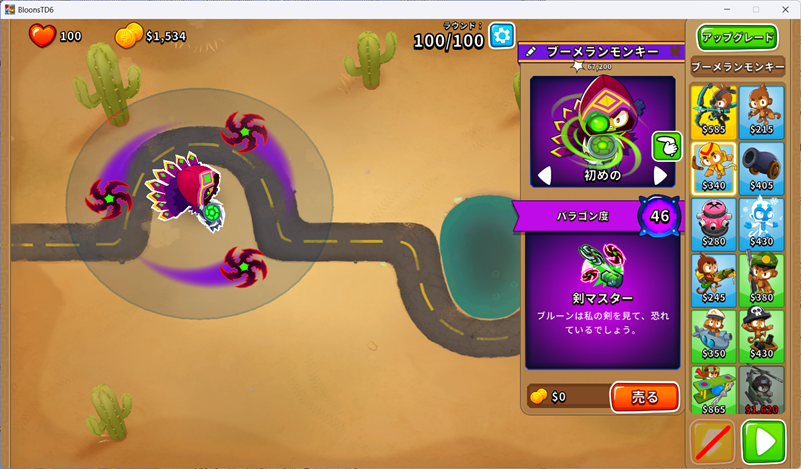The height and width of the screenshot is (469, 801).
Task: Select the $430 Ice Monkey
Action: [762, 223]
